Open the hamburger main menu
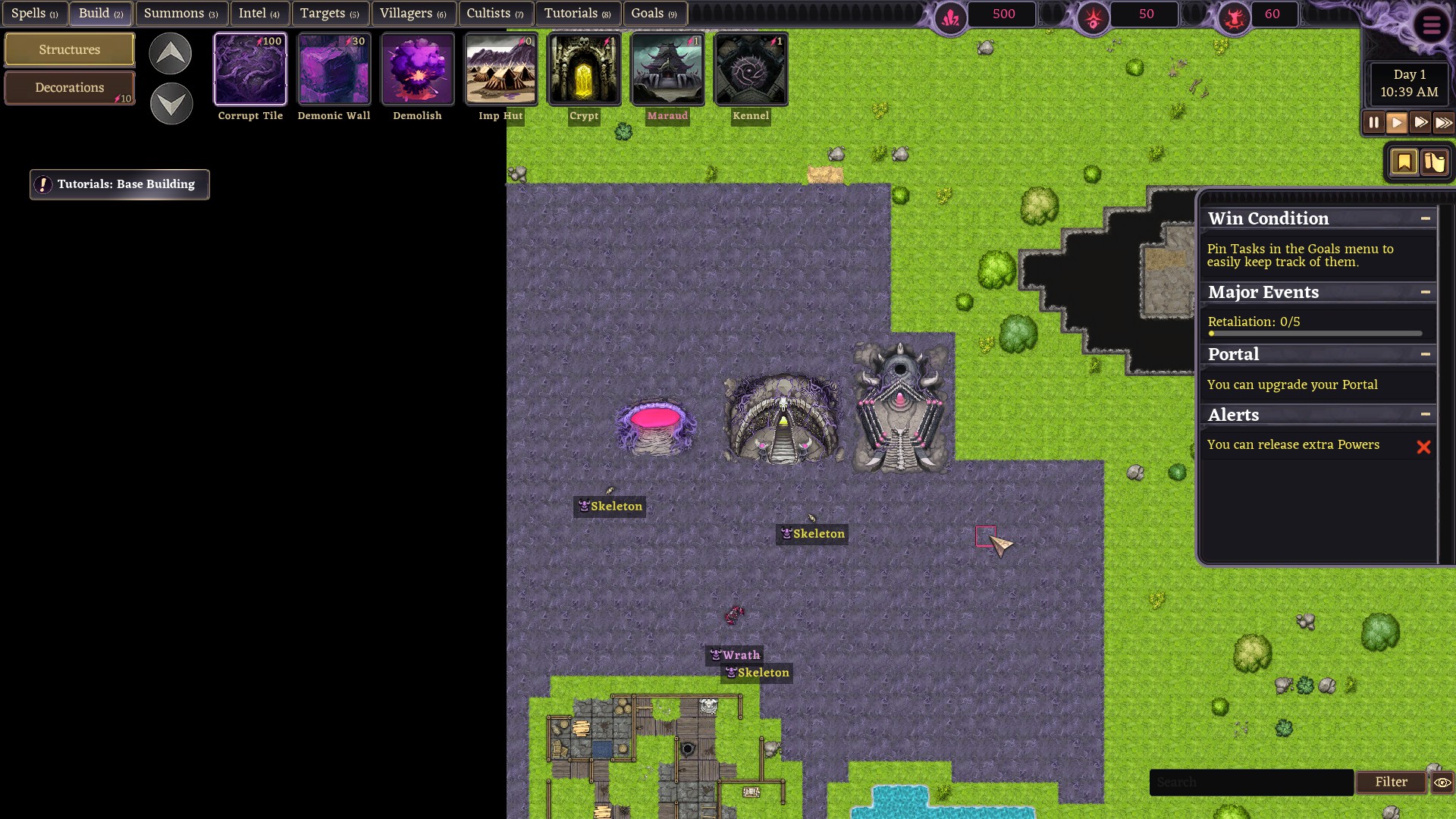 click(1431, 26)
